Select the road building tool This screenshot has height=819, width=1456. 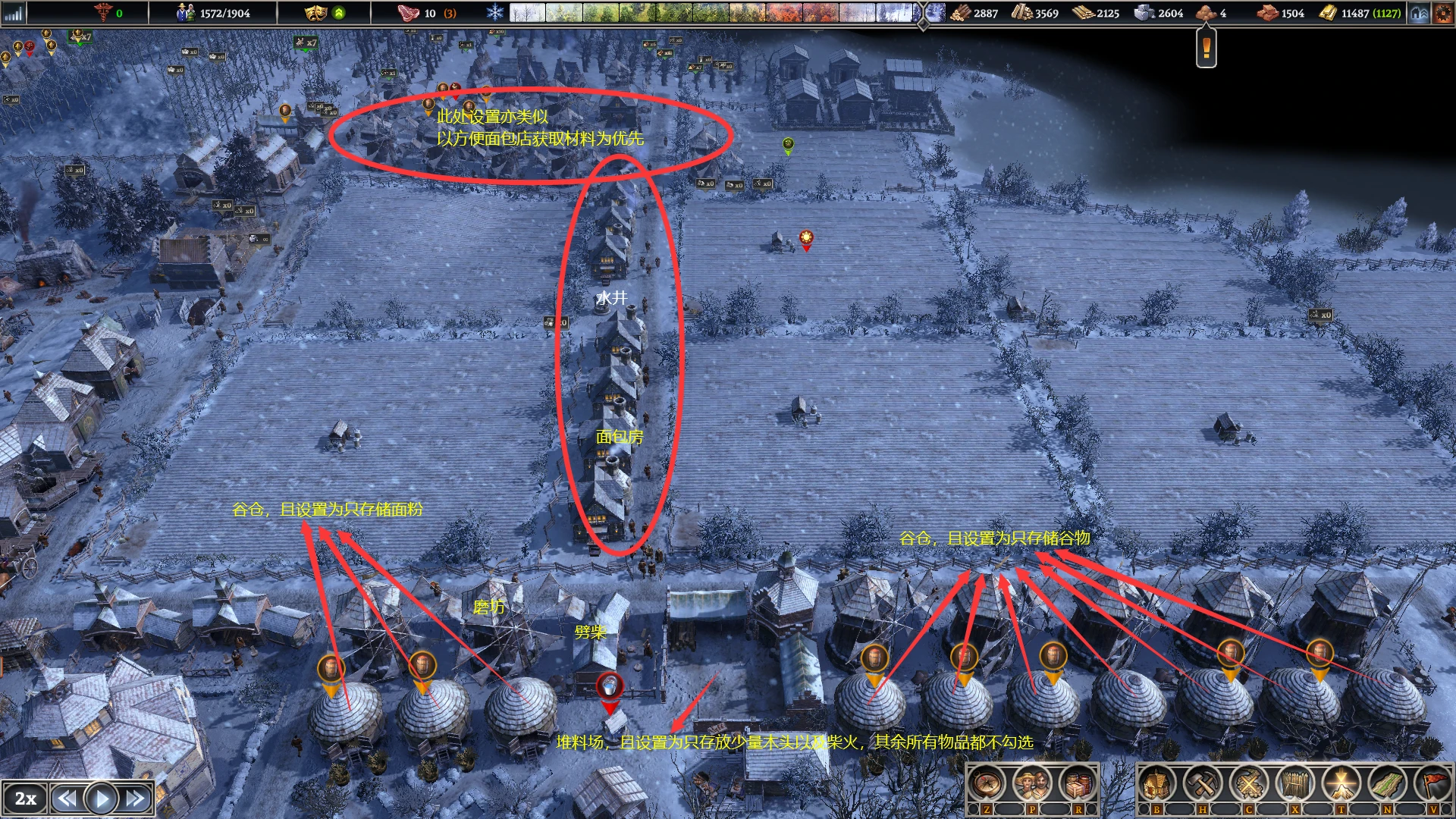click(x=1388, y=784)
